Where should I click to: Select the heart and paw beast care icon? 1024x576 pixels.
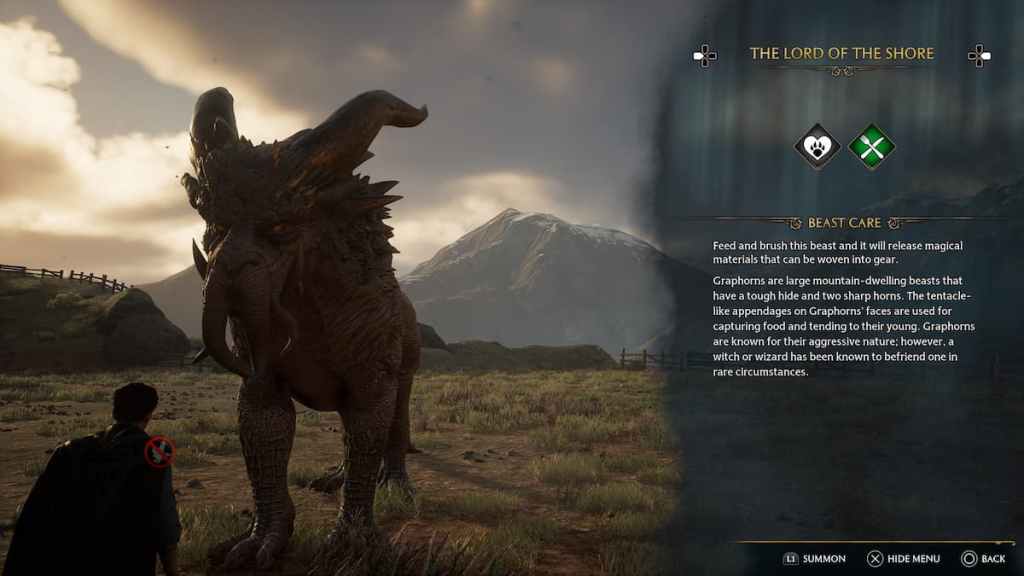817,148
